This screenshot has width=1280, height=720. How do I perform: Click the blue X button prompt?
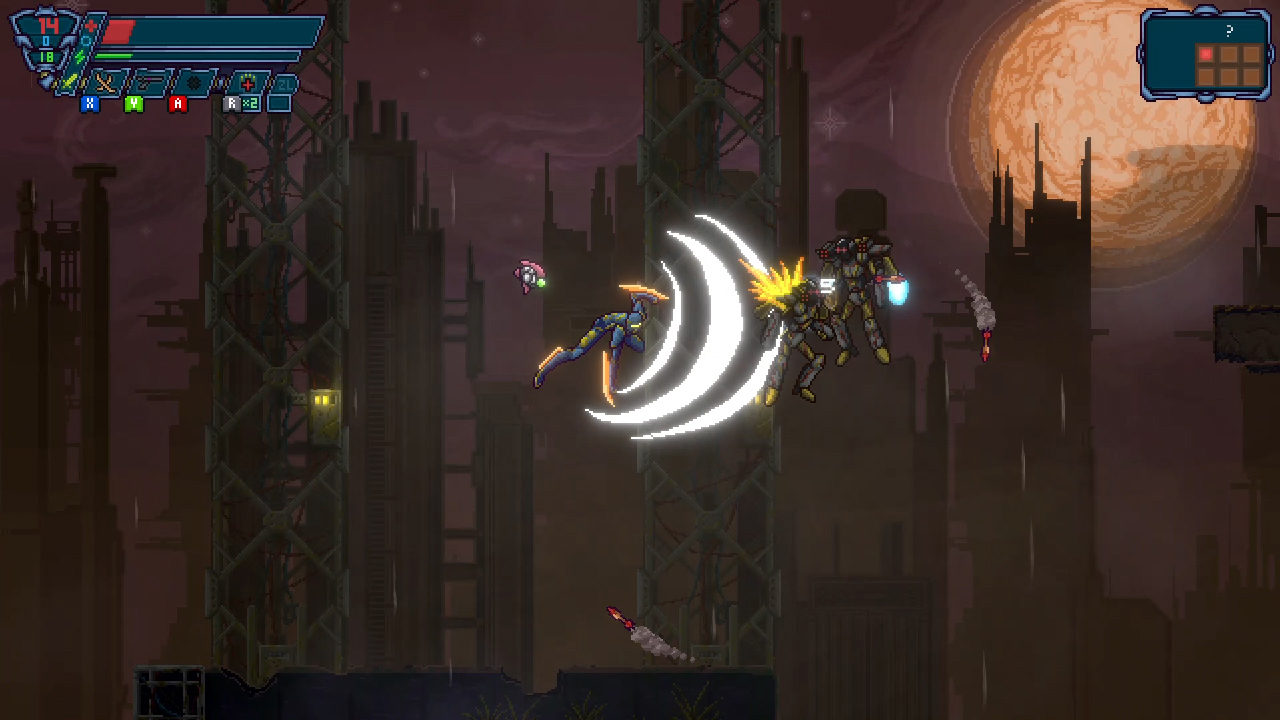(89, 102)
